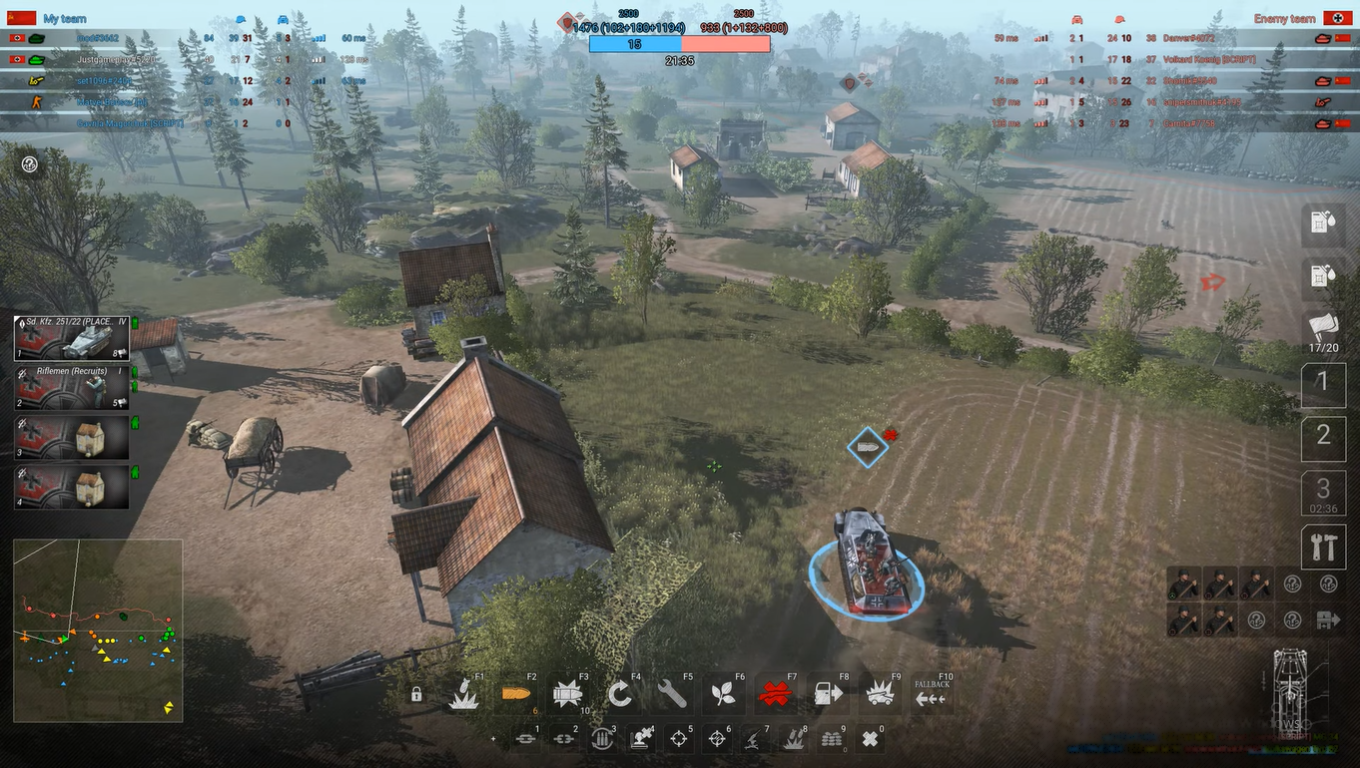Toggle hold fire mode (F7)
Viewport: 1360px width, 768px height.
pyautogui.click(x=775, y=693)
